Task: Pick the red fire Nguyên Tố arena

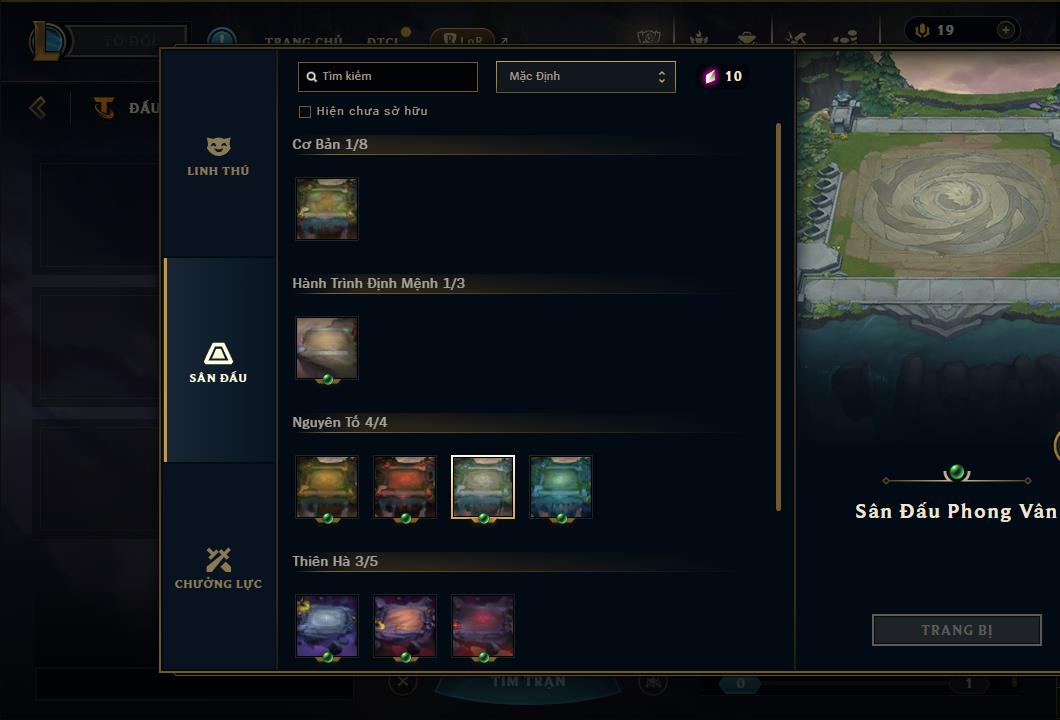Action: (x=405, y=487)
